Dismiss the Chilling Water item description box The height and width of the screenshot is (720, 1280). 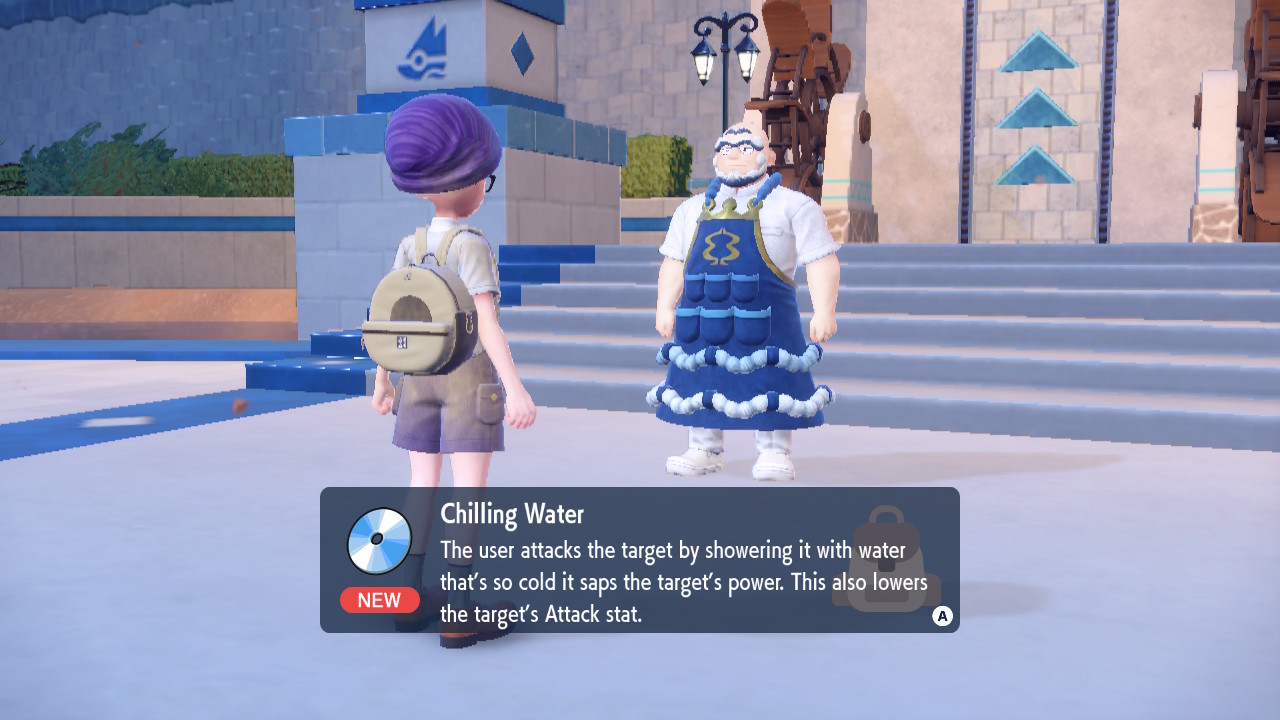(x=942, y=616)
